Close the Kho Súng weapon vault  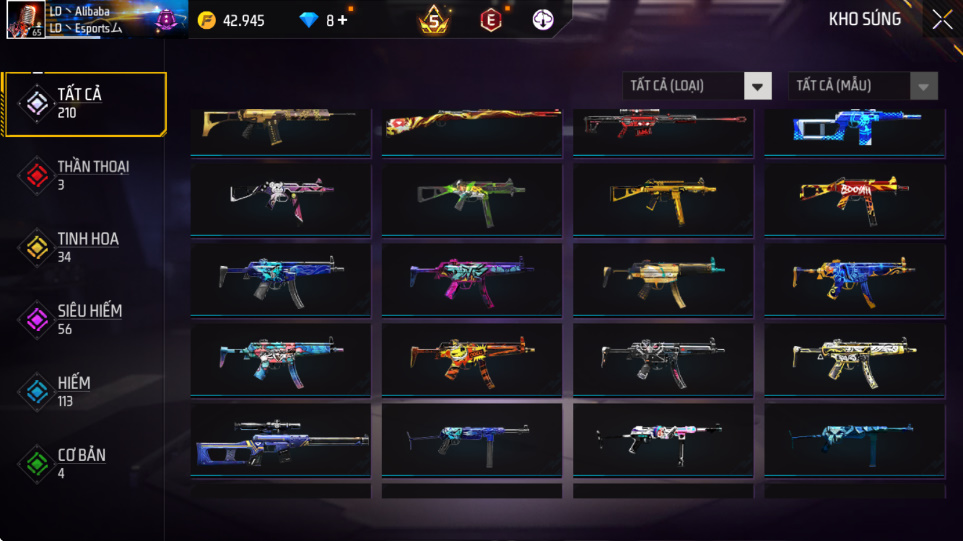(942, 19)
